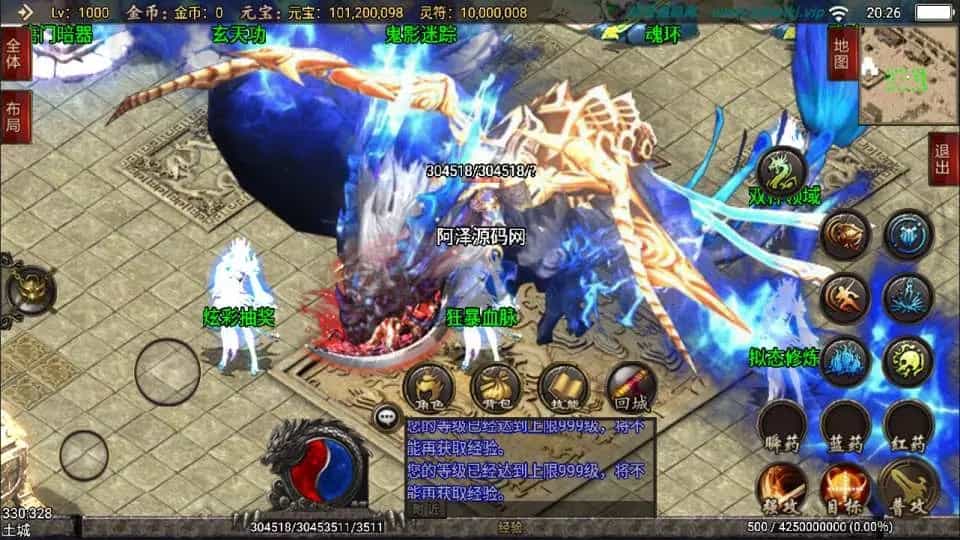Screen dimensions: 960x540
Task: Use the 蓝药 blue potion slot
Action: click(x=845, y=428)
